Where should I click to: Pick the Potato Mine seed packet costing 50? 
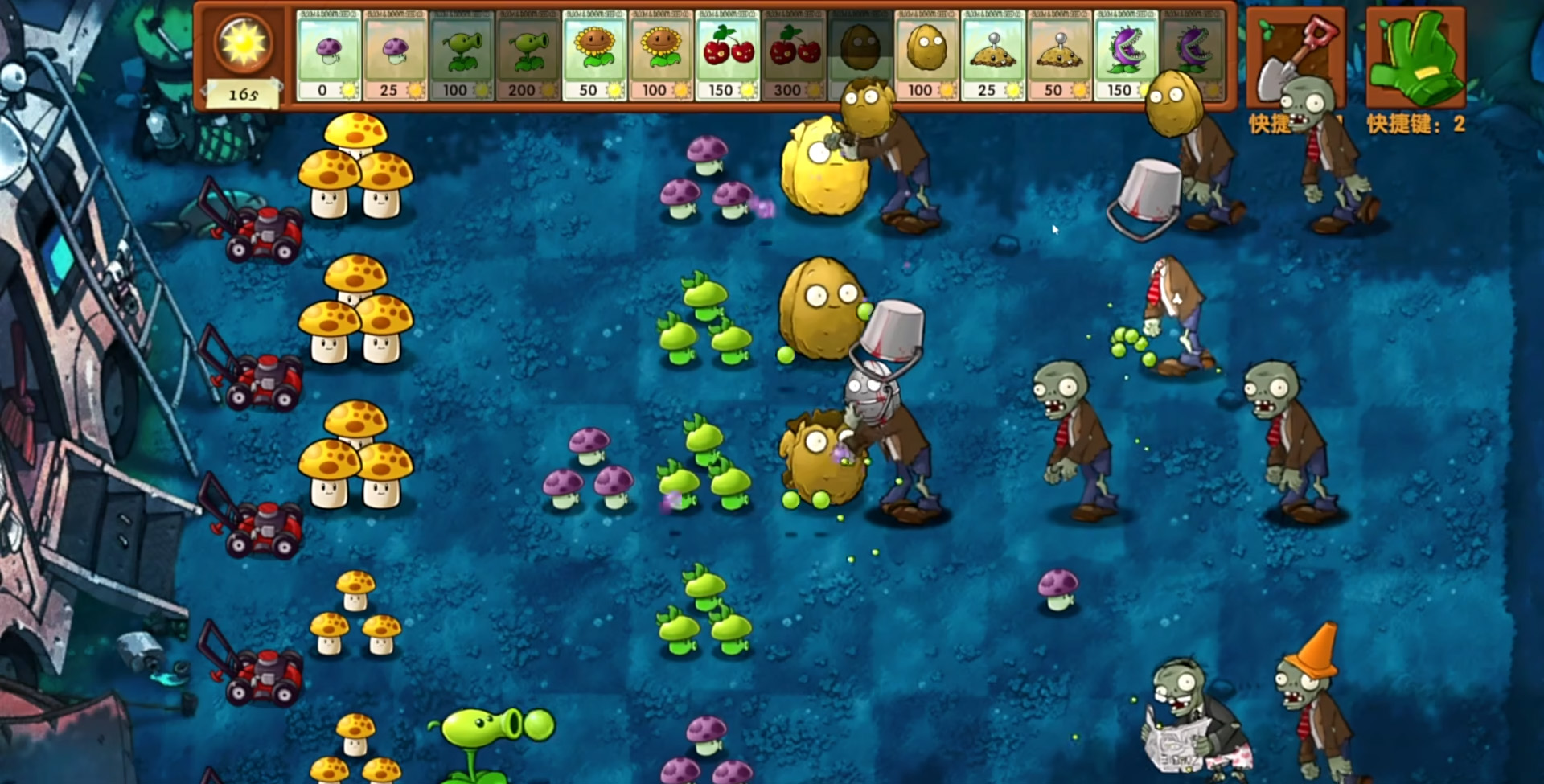click(1059, 55)
